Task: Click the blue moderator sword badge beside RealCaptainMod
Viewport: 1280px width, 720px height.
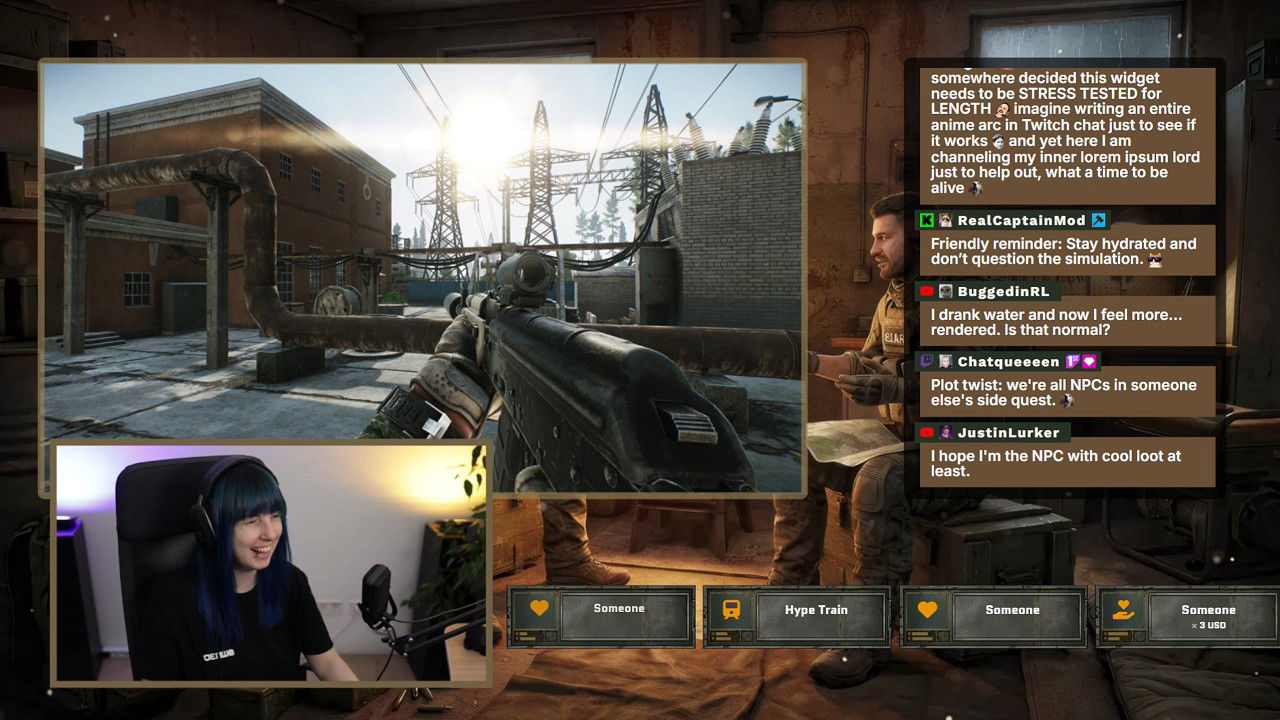Action: click(1097, 218)
